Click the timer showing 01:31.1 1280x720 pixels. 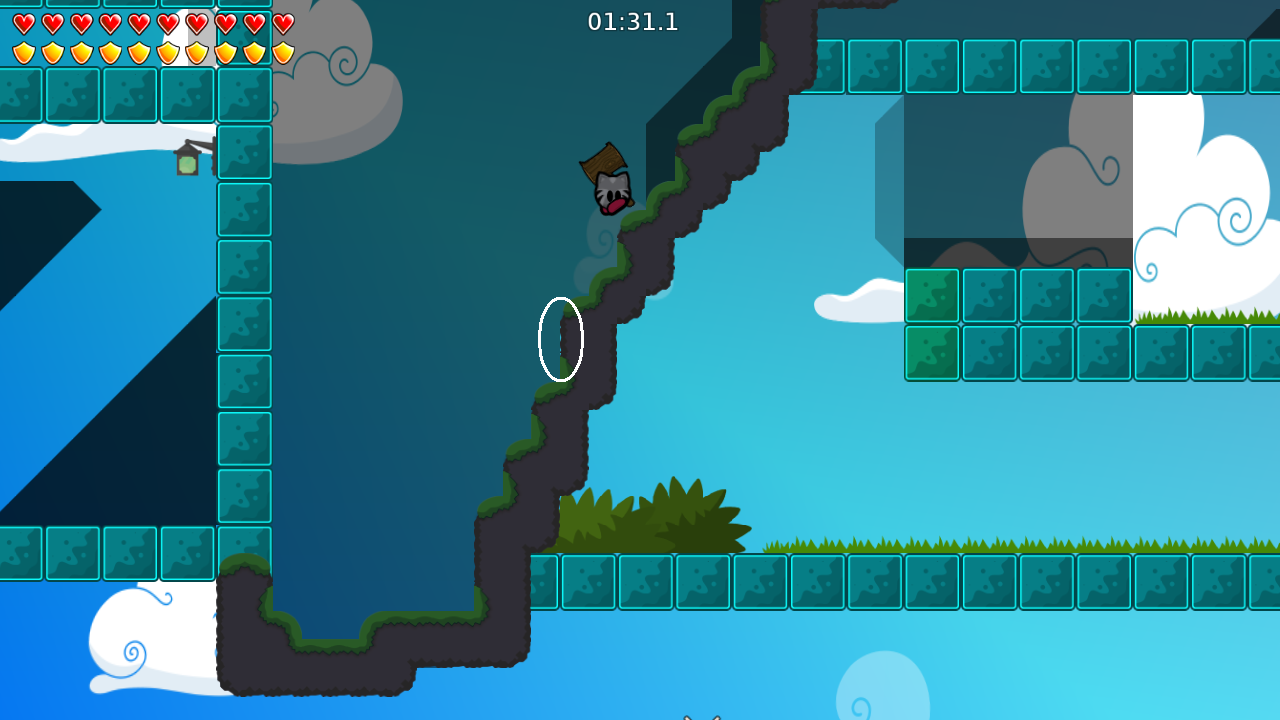(633, 22)
